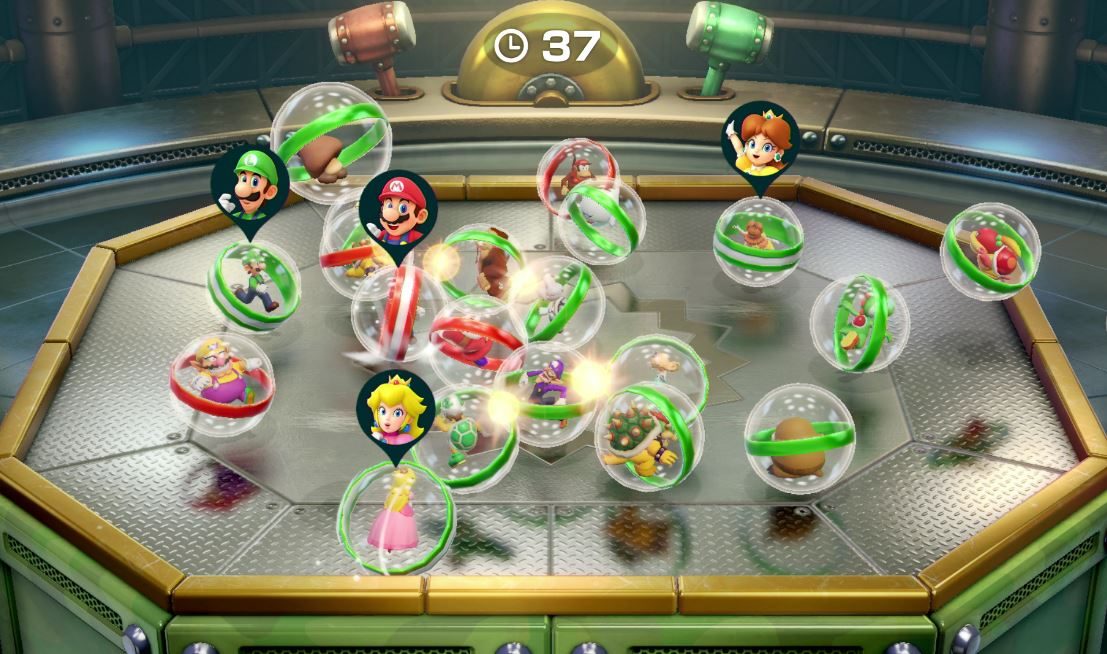
Task: Pick Peach's player marker portrait
Action: point(396,409)
